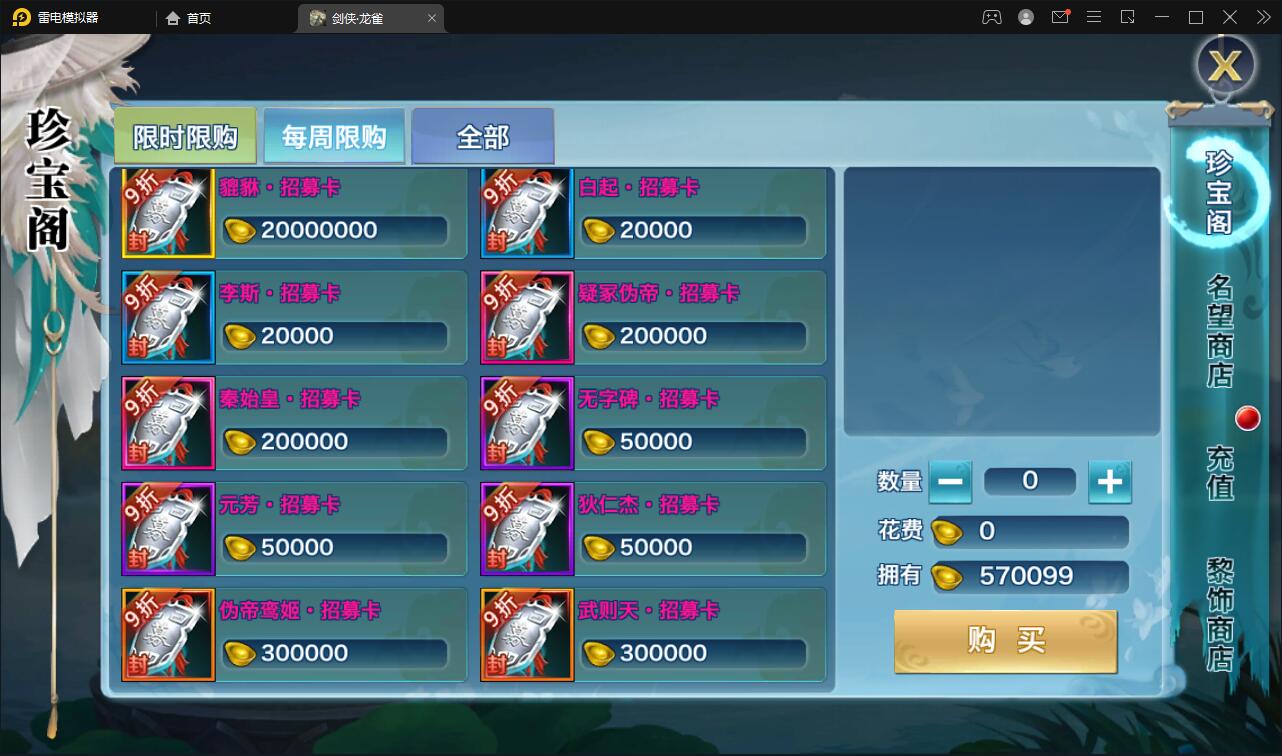Select the 无字碑·招募卡 thumbnail

tap(526, 423)
